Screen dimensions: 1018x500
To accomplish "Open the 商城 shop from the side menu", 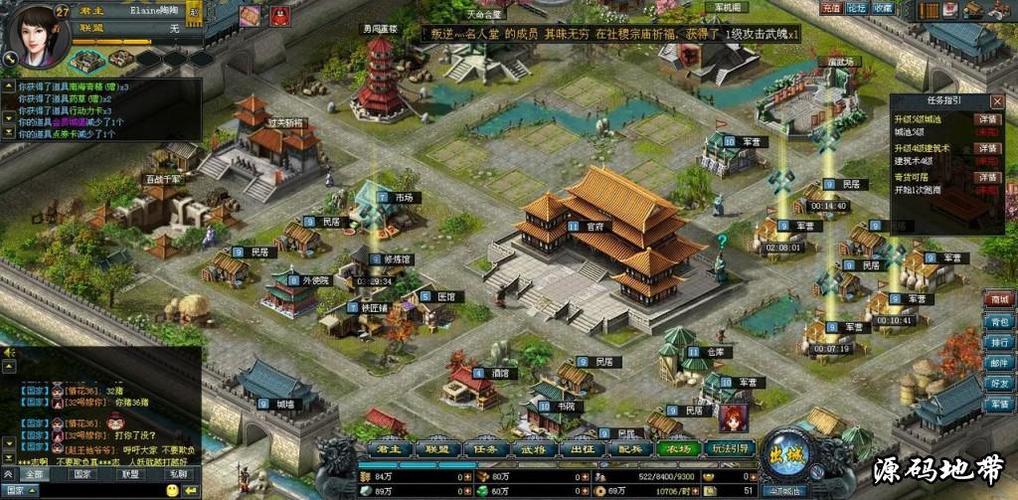I will (998, 299).
